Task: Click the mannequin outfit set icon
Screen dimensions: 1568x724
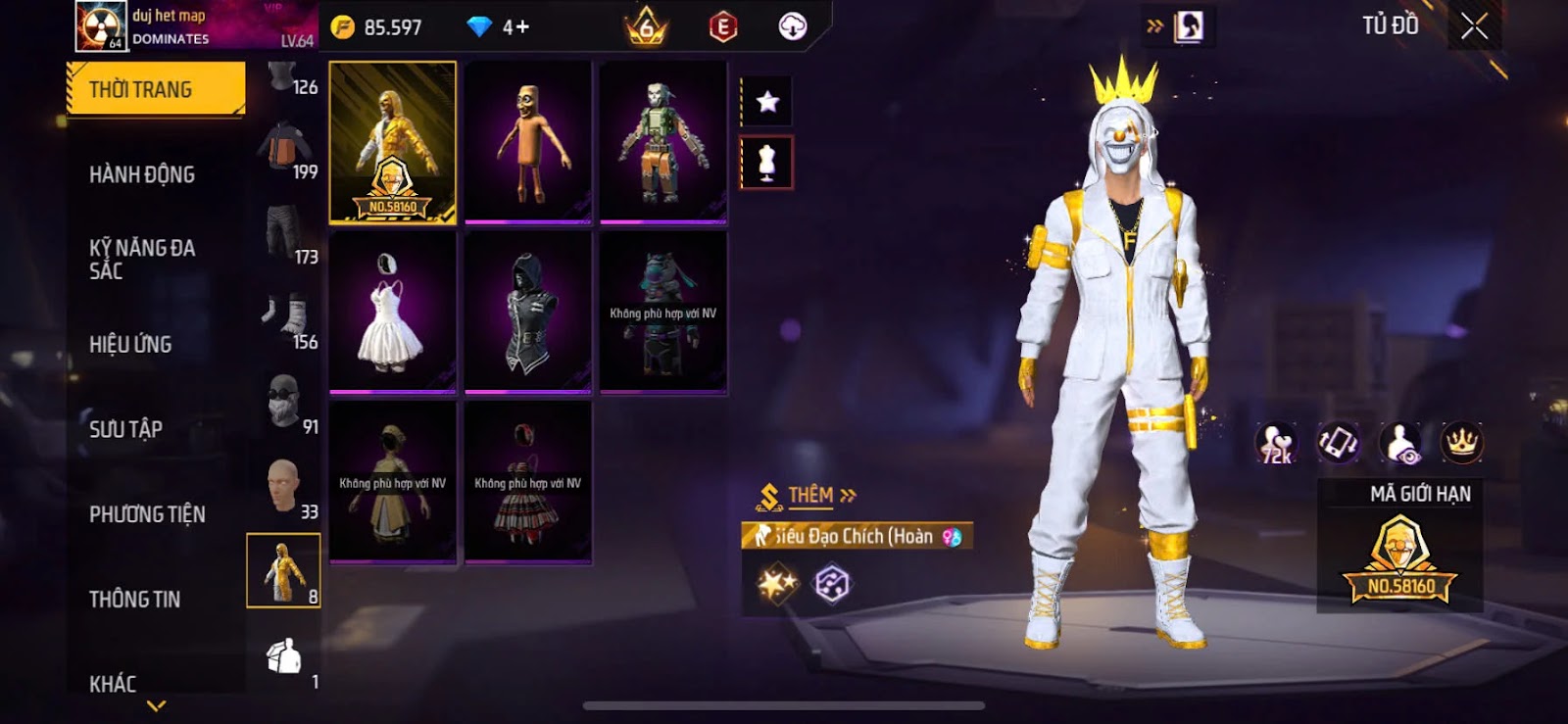Action: pyautogui.click(x=766, y=163)
